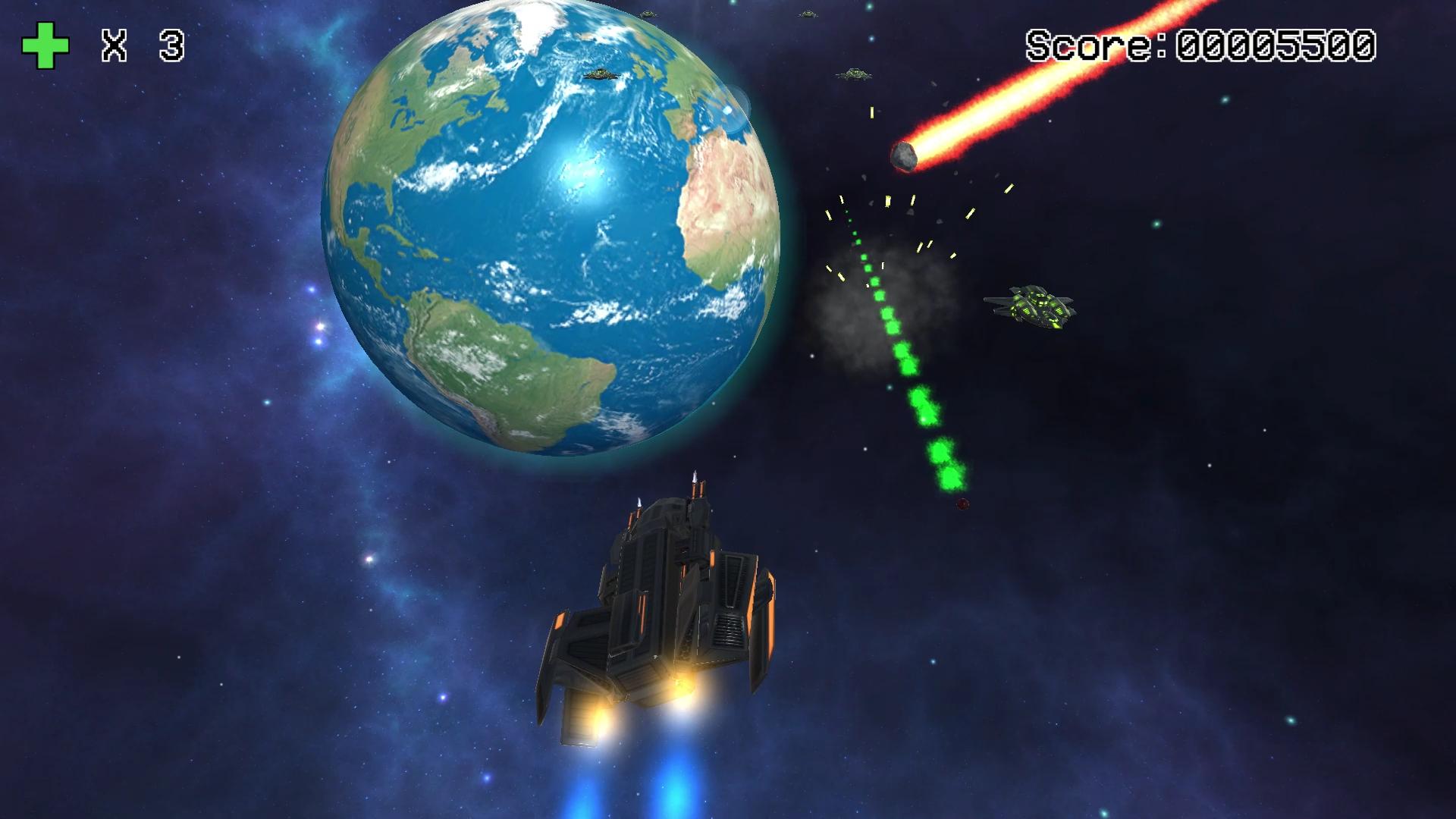Select the lives counter showing X 3
The width and height of the screenshot is (1456, 819).
click(144, 45)
